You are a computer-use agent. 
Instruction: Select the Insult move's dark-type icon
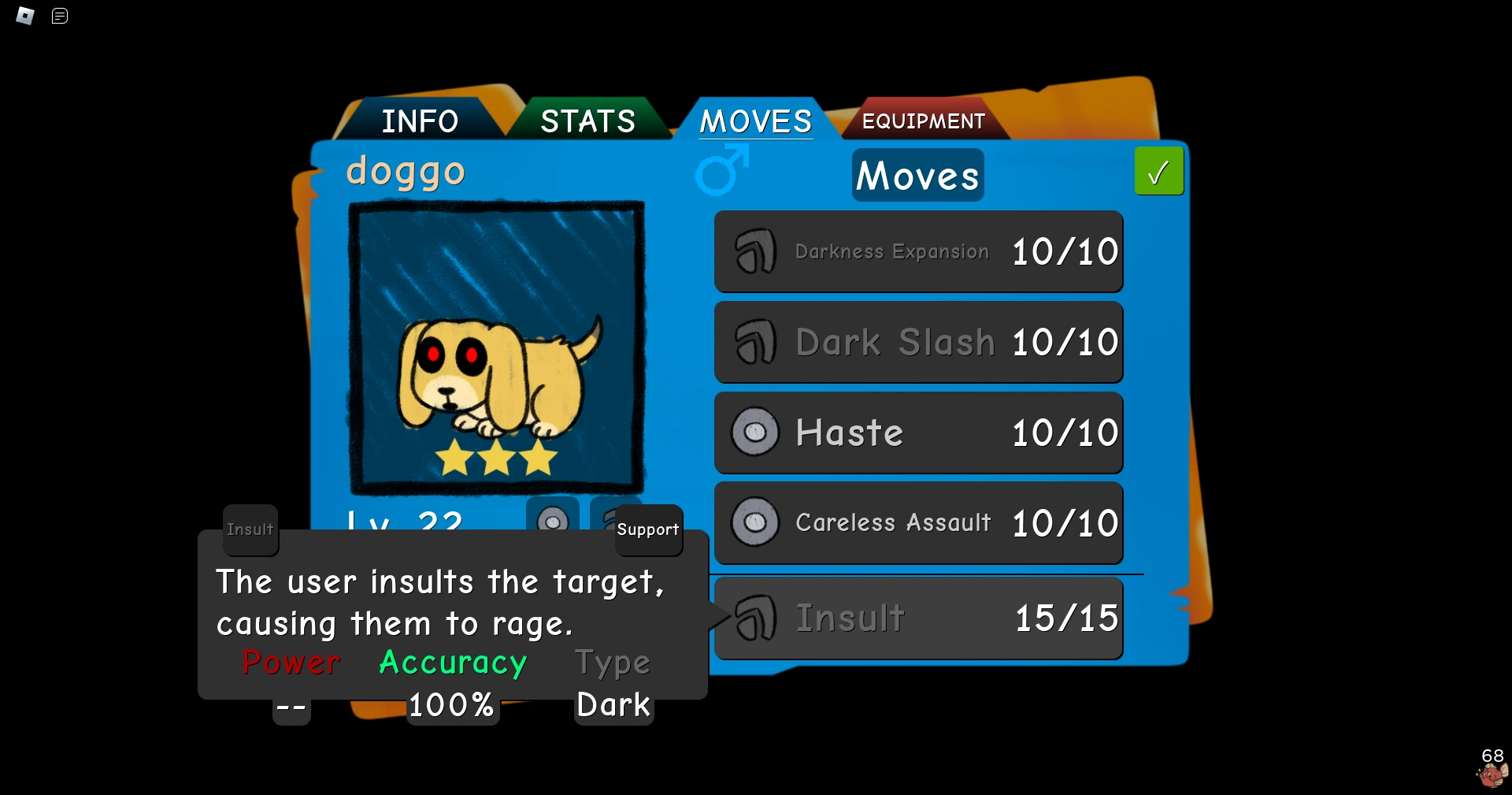pyautogui.click(x=756, y=619)
